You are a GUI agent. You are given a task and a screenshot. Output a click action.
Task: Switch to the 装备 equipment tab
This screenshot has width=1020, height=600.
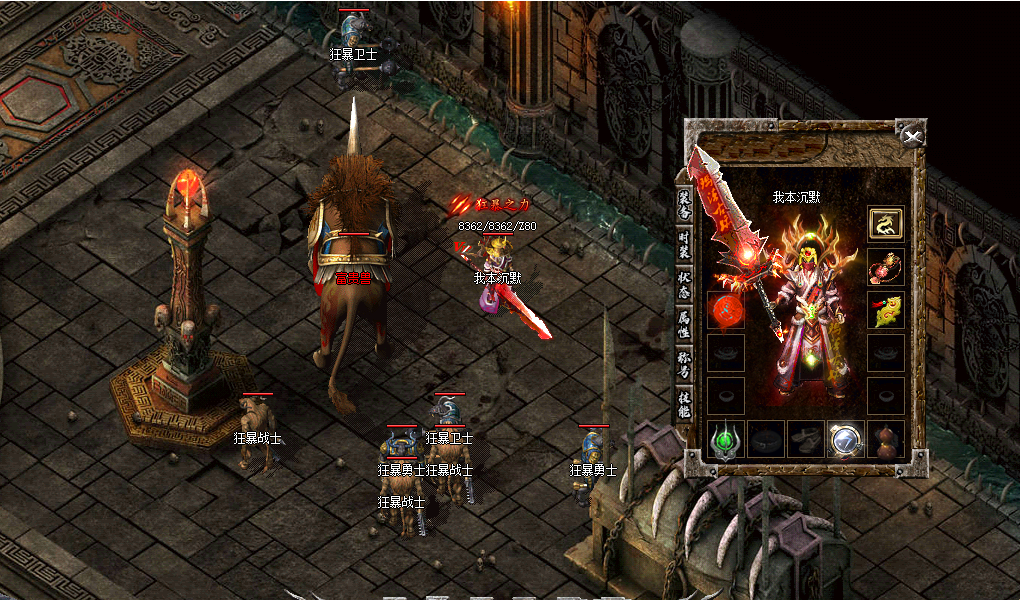coord(685,200)
